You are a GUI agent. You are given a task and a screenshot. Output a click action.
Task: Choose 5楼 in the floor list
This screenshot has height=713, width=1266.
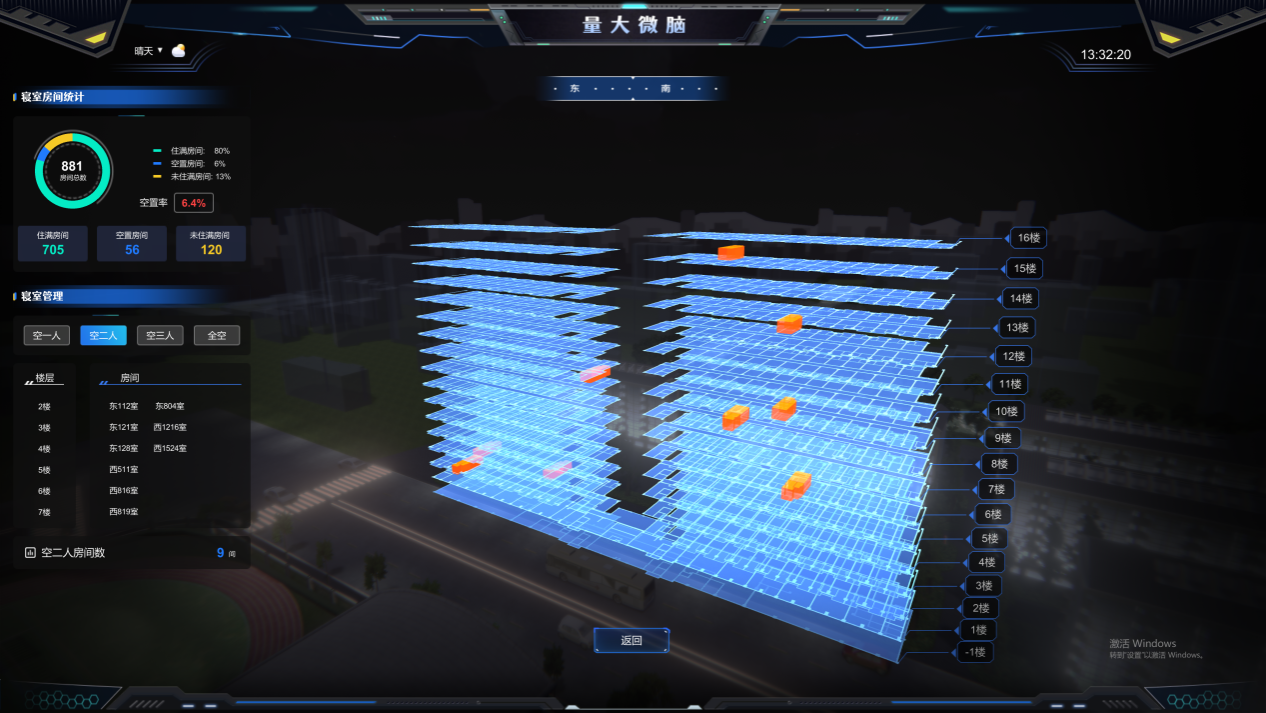click(44, 470)
